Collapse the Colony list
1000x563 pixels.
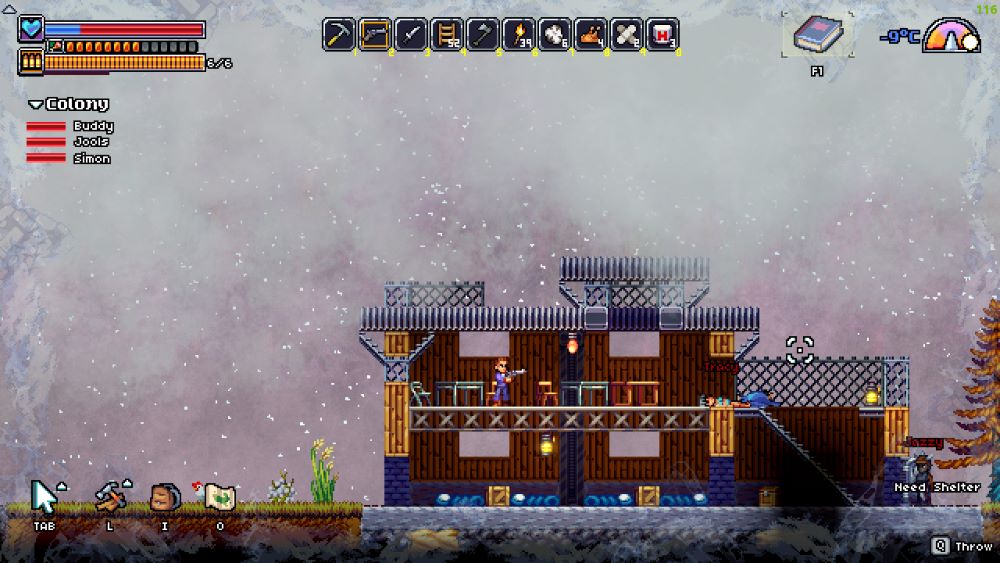36,104
